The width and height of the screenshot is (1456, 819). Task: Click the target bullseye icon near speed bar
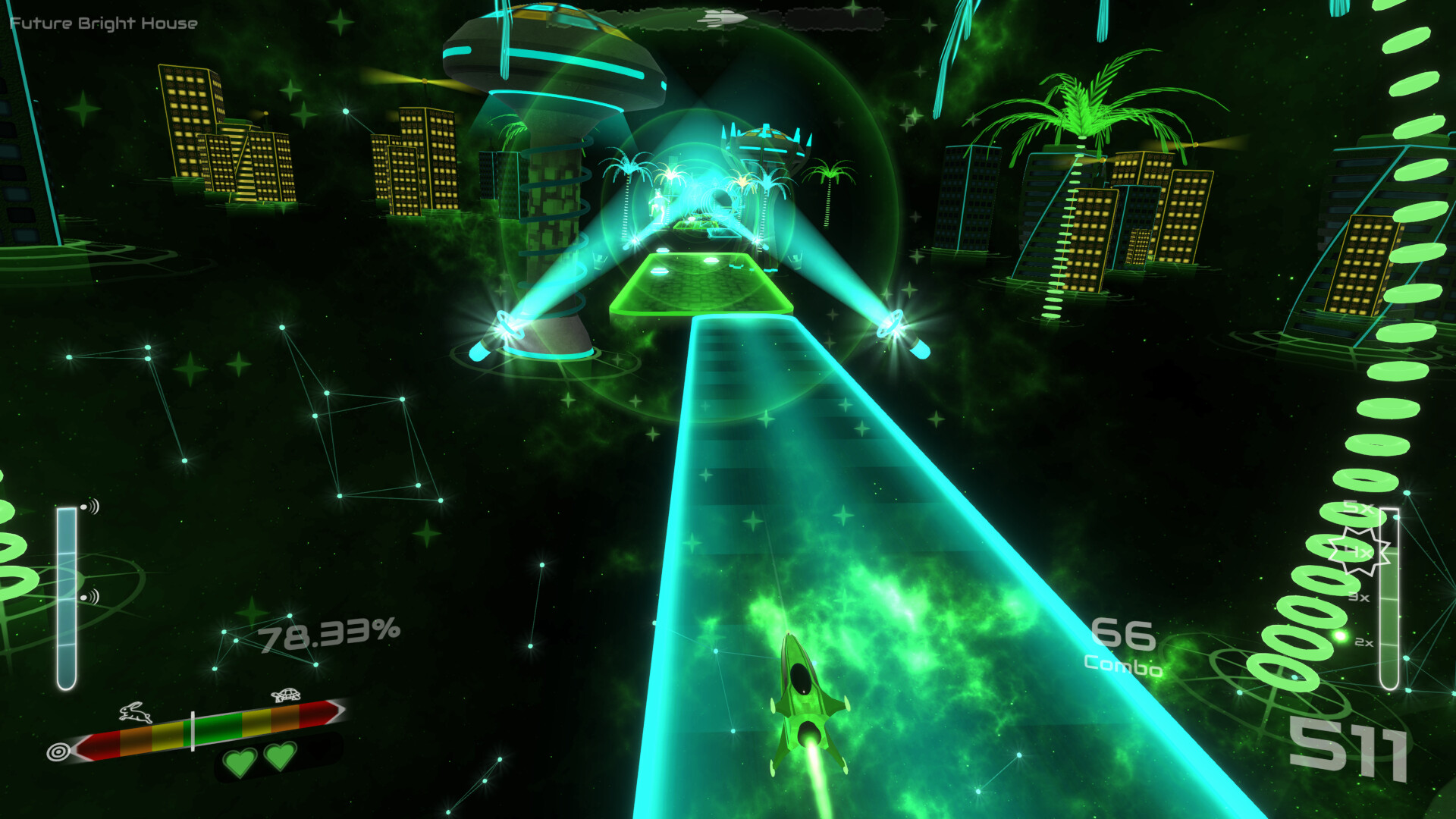[59, 753]
